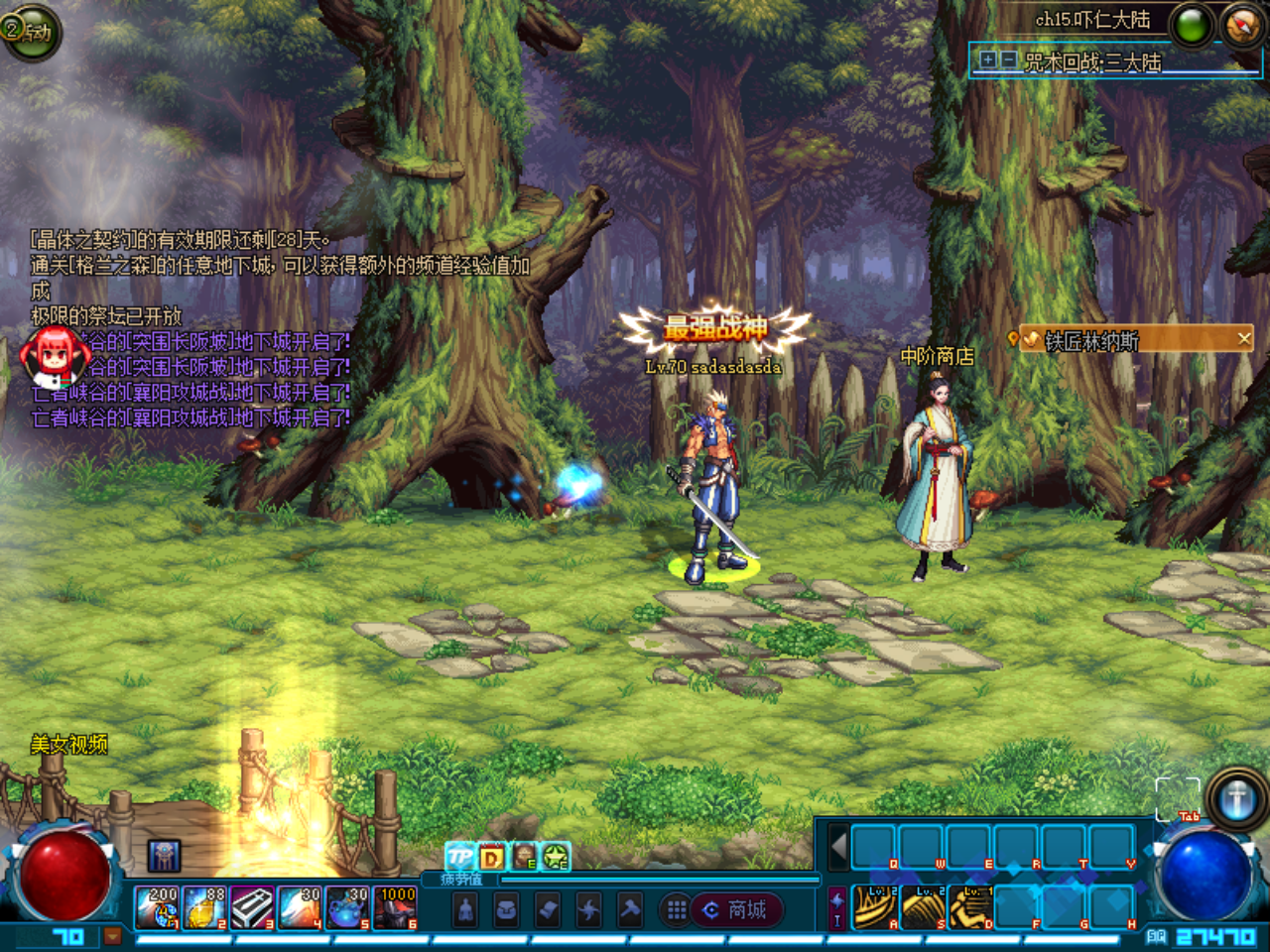
Task: Activate the Lv.1 skill bound to D
Action: tap(971, 907)
